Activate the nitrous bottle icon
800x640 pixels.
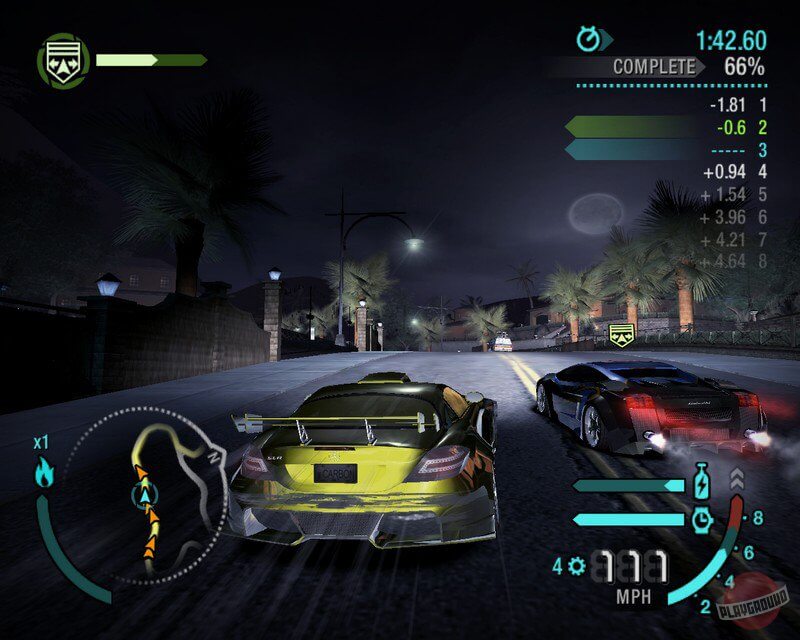pyautogui.click(x=701, y=484)
